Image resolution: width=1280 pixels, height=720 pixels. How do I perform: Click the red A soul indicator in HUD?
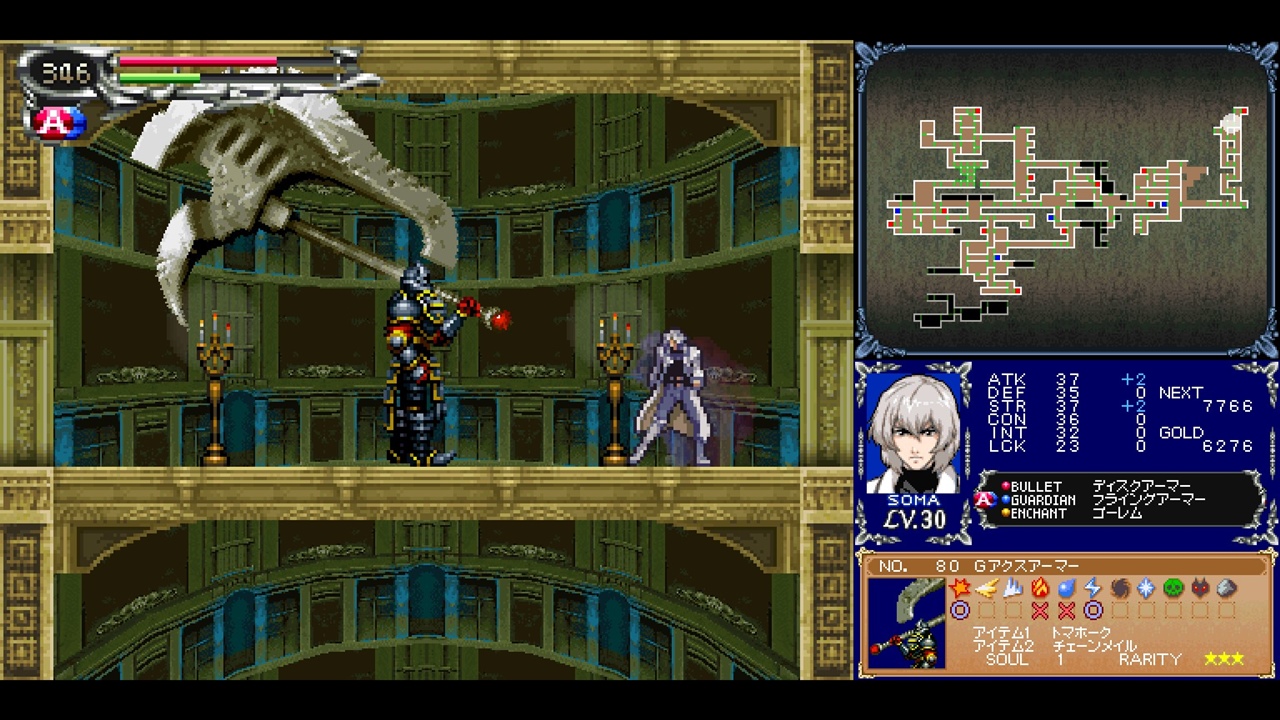50,122
